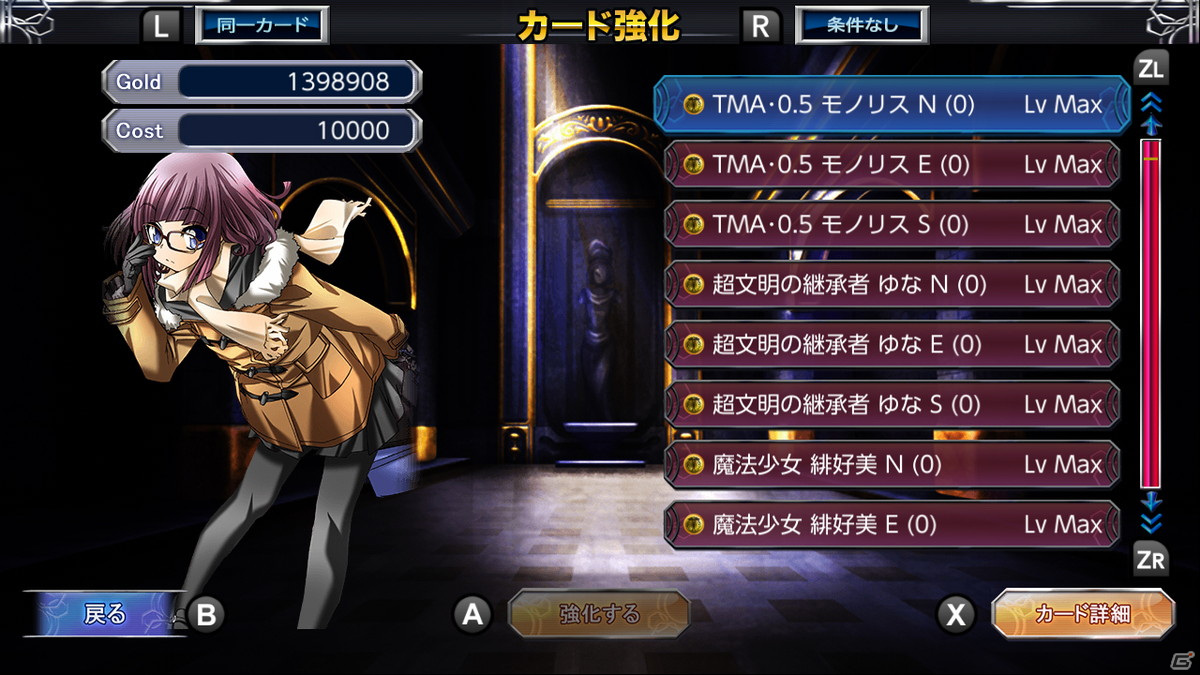Pick the 魔法少女 緋好美 N card
Image resolution: width=1200 pixels, height=675 pixels.
click(890, 465)
